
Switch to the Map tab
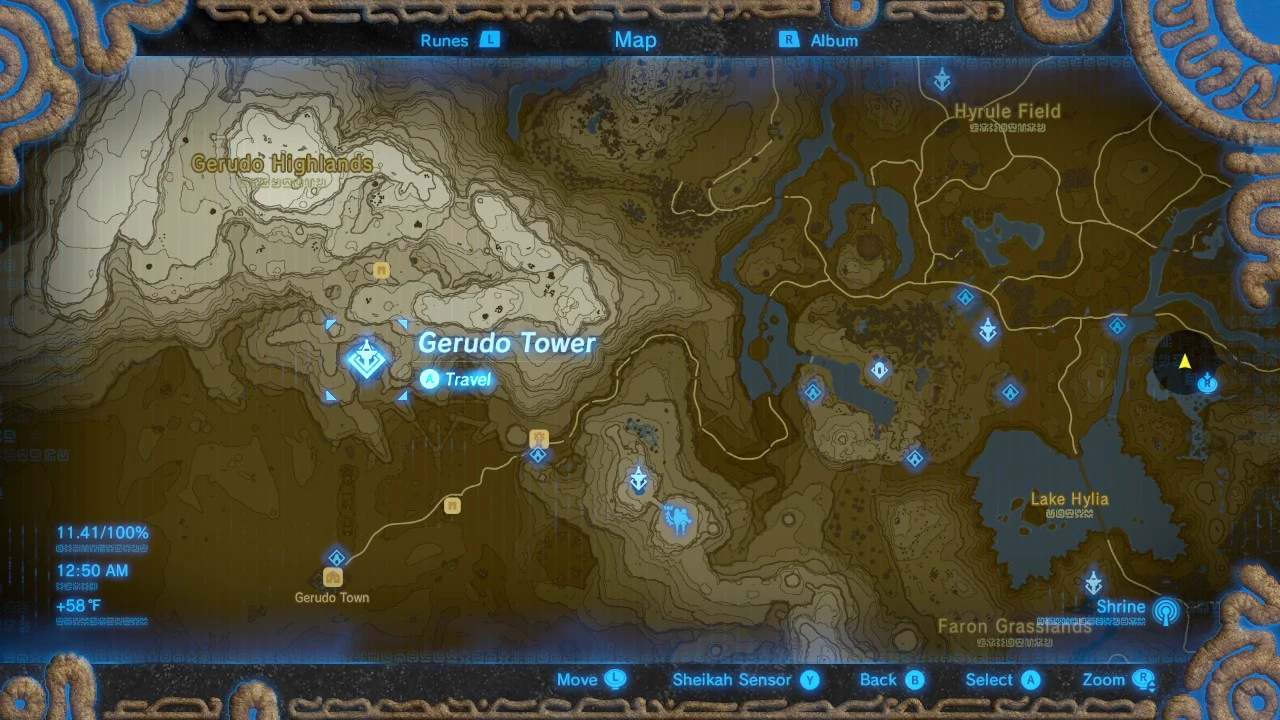point(635,40)
